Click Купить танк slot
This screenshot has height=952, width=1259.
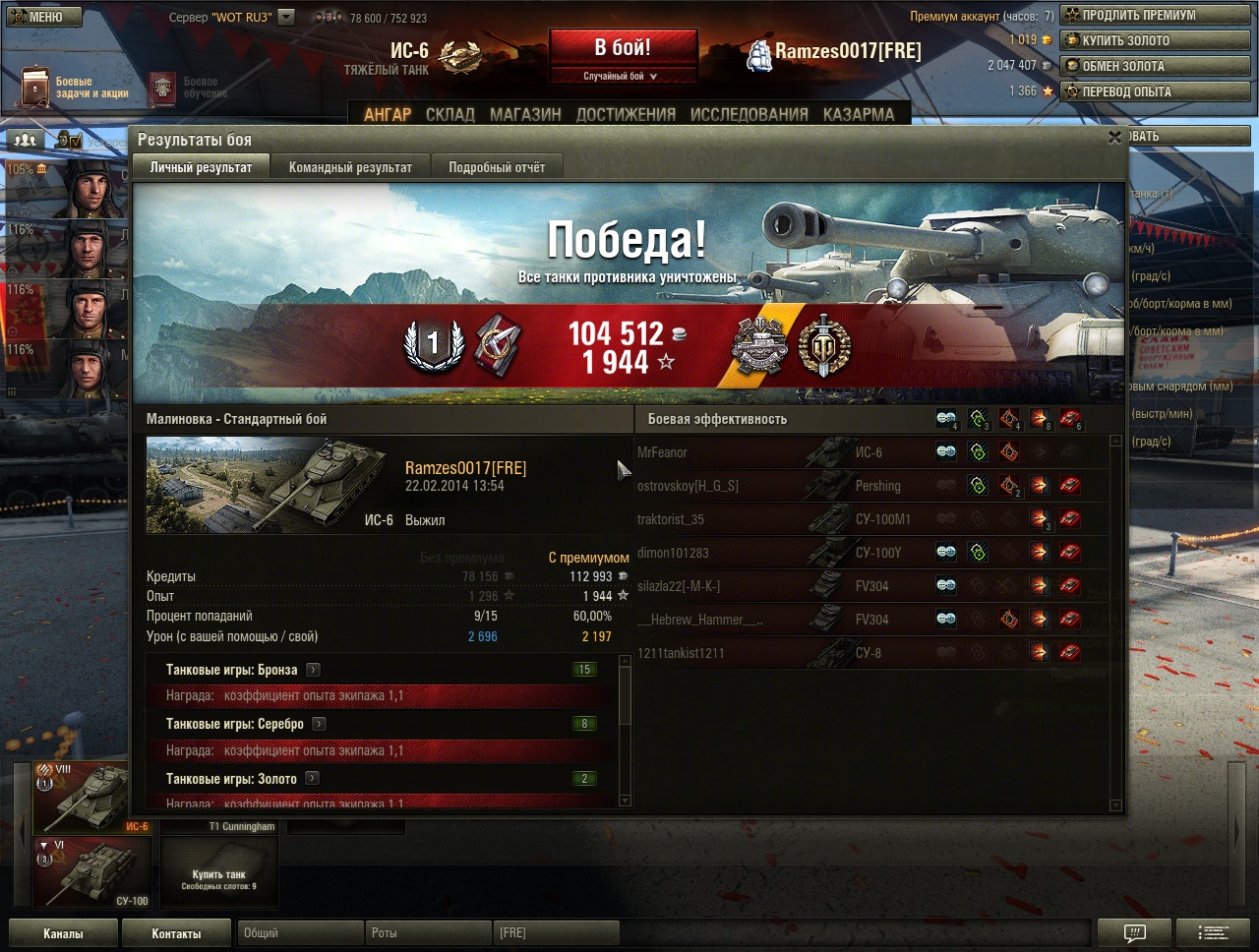218,873
